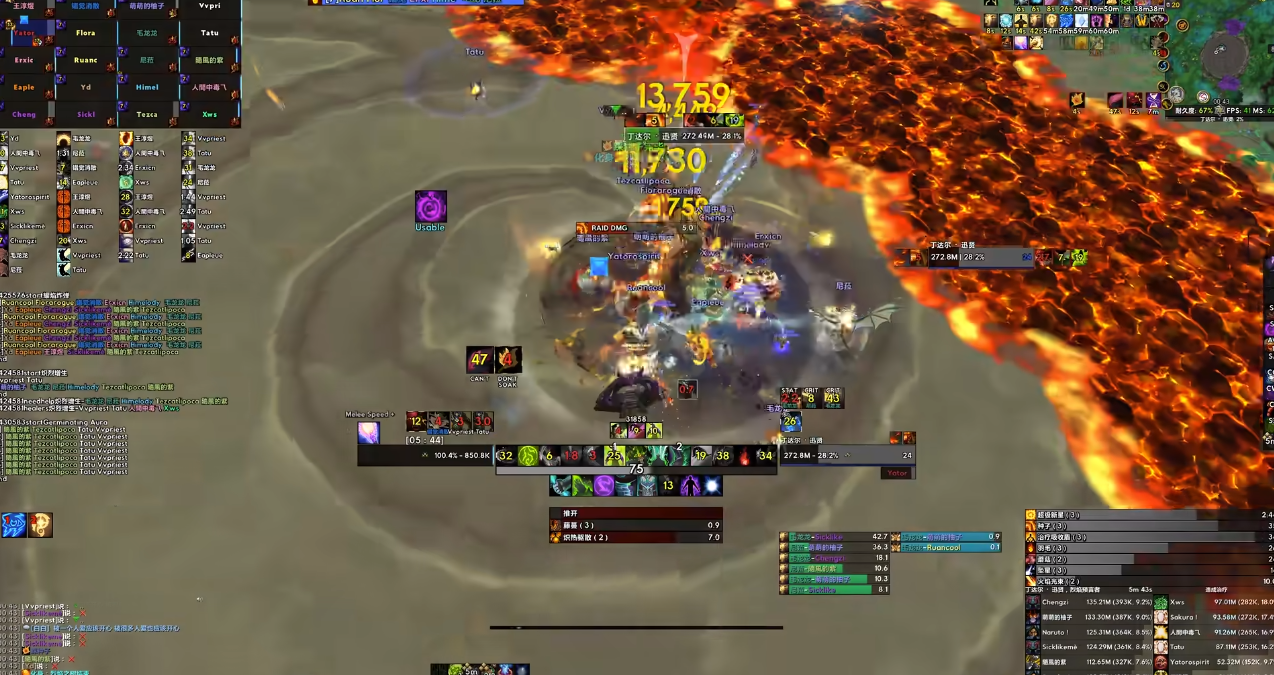Activate the bright white orb ability
The width and height of the screenshot is (1274, 675).
coord(711,486)
